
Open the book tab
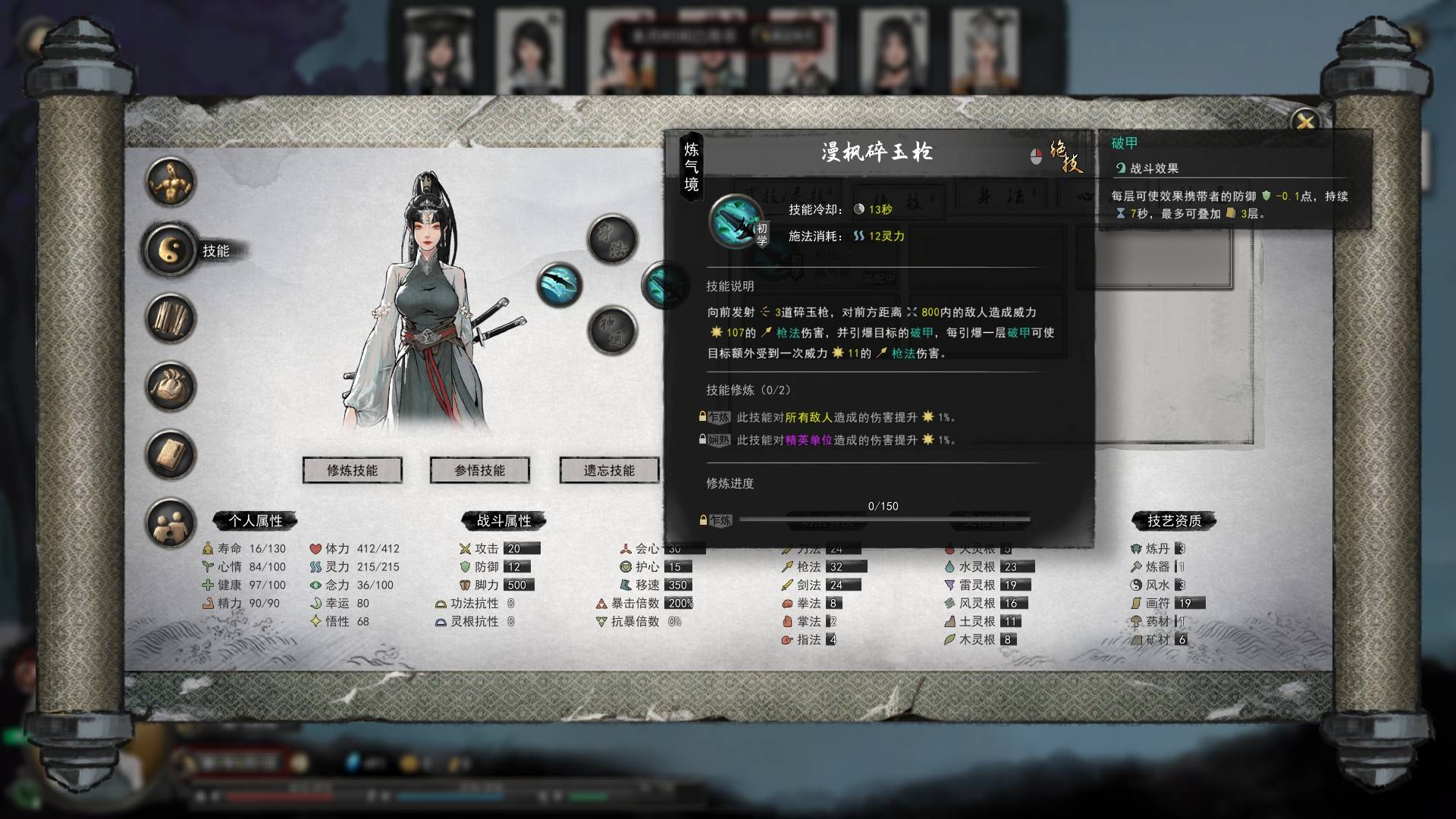(x=171, y=455)
